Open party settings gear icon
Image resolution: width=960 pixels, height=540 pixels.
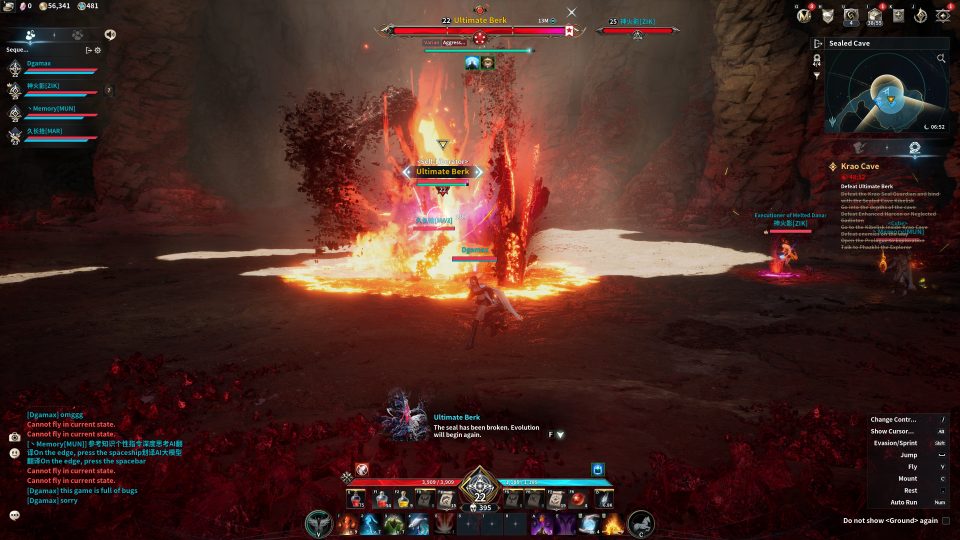(98, 50)
